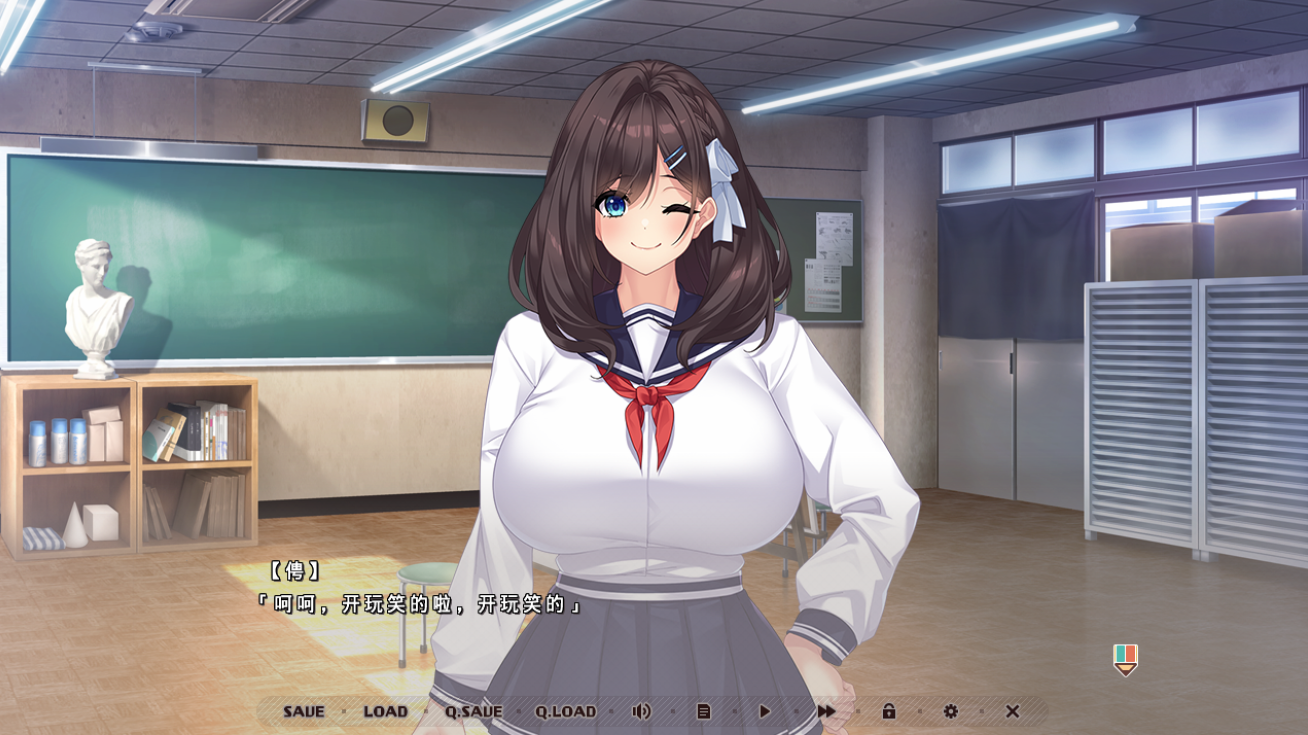Toggle the padlock lock icon
The height and width of the screenshot is (735, 1308).
tap(888, 712)
